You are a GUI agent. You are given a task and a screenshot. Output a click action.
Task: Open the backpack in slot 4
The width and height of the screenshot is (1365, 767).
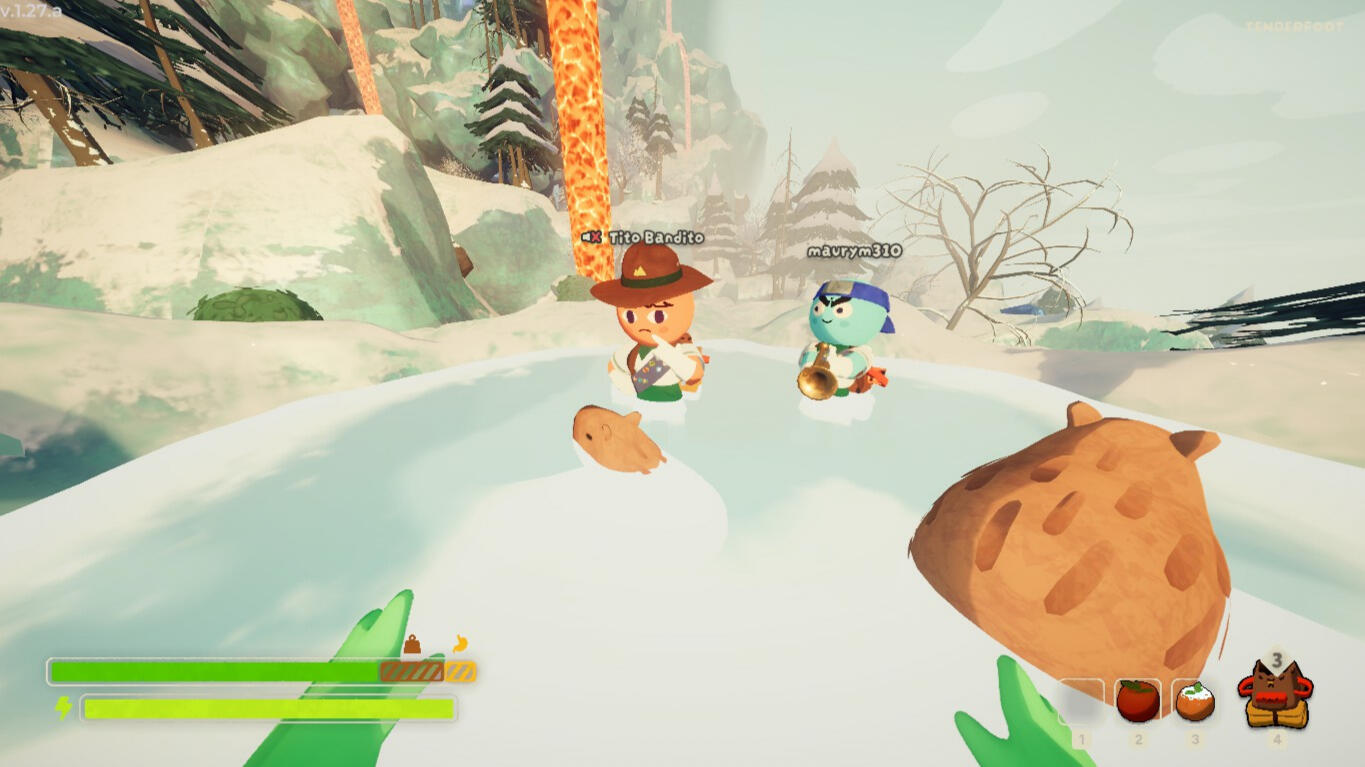(1275, 695)
